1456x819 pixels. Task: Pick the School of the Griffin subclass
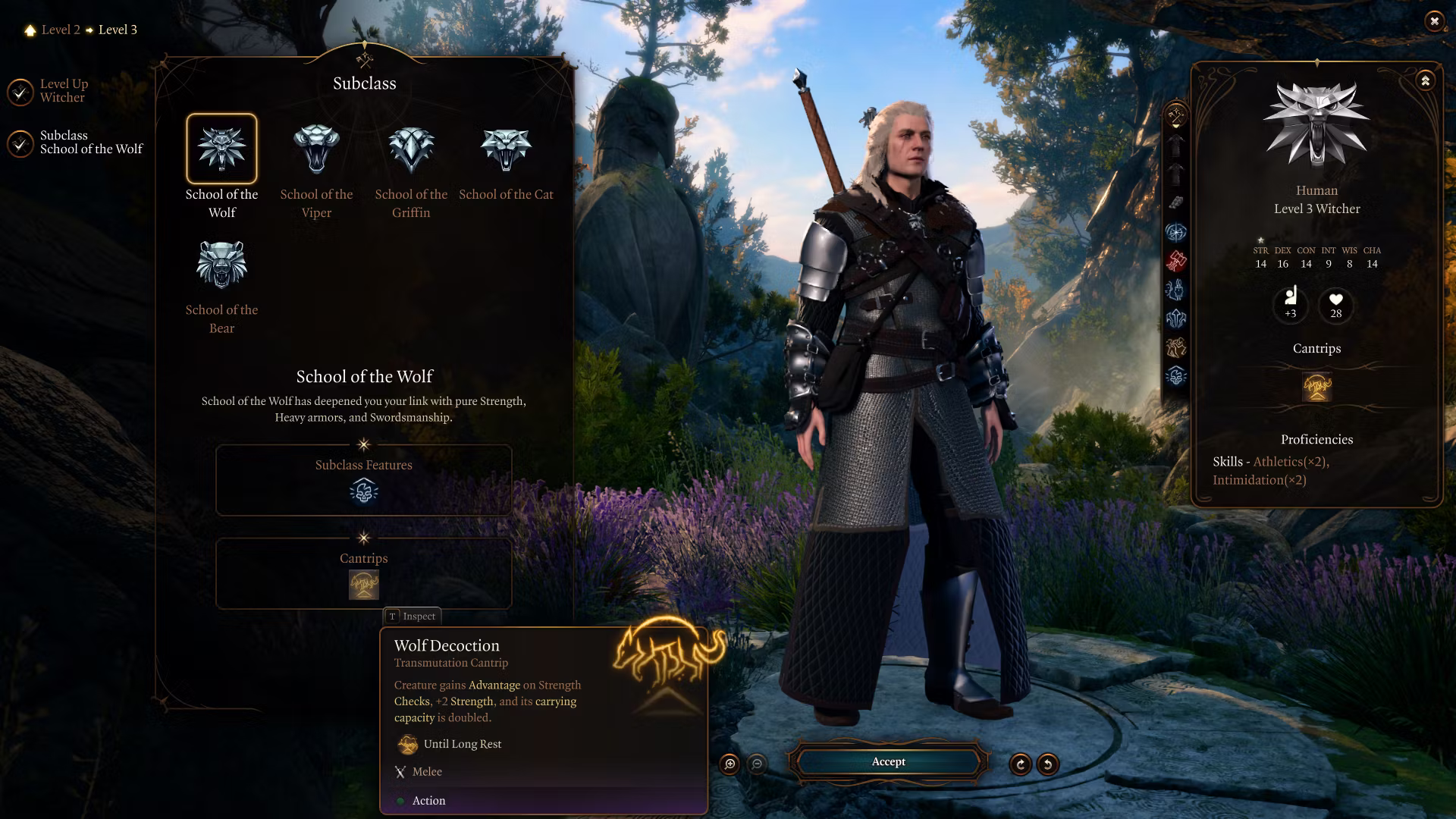tap(411, 149)
